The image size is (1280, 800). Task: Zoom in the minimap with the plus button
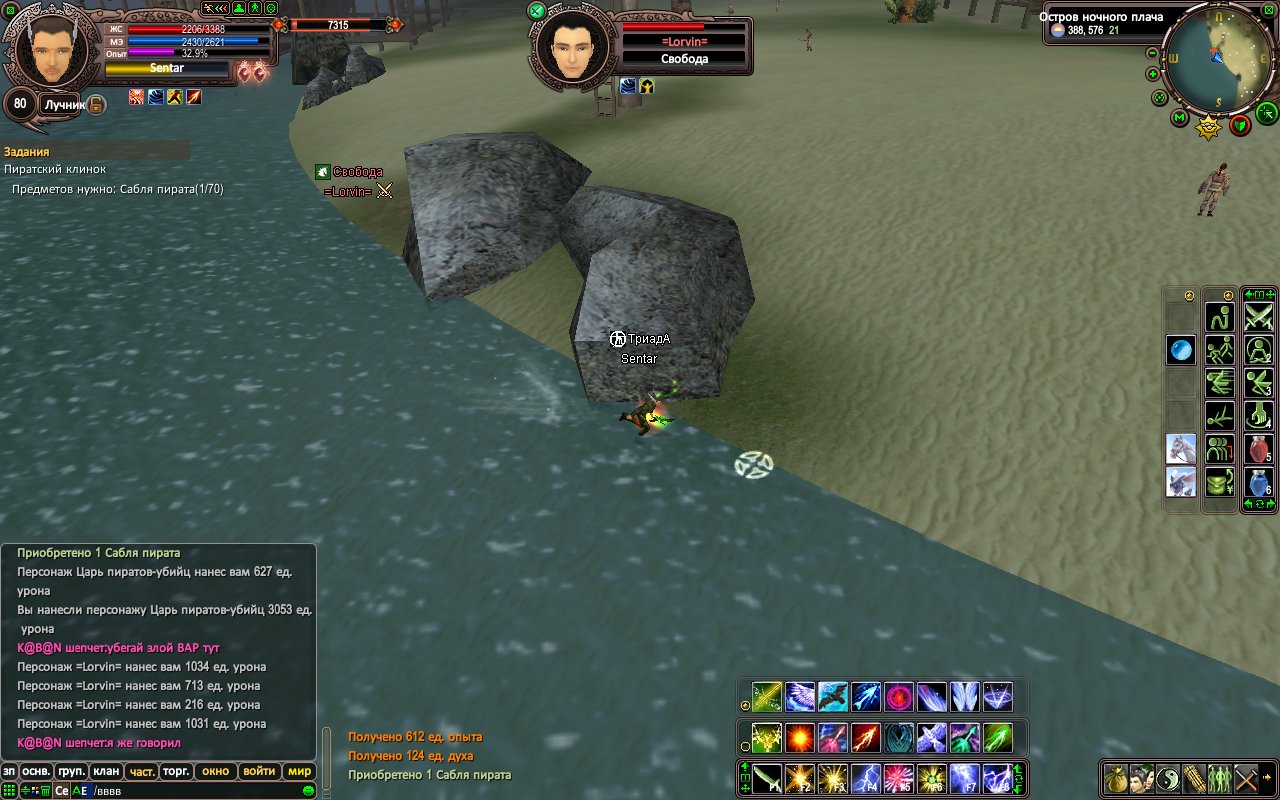1152,74
